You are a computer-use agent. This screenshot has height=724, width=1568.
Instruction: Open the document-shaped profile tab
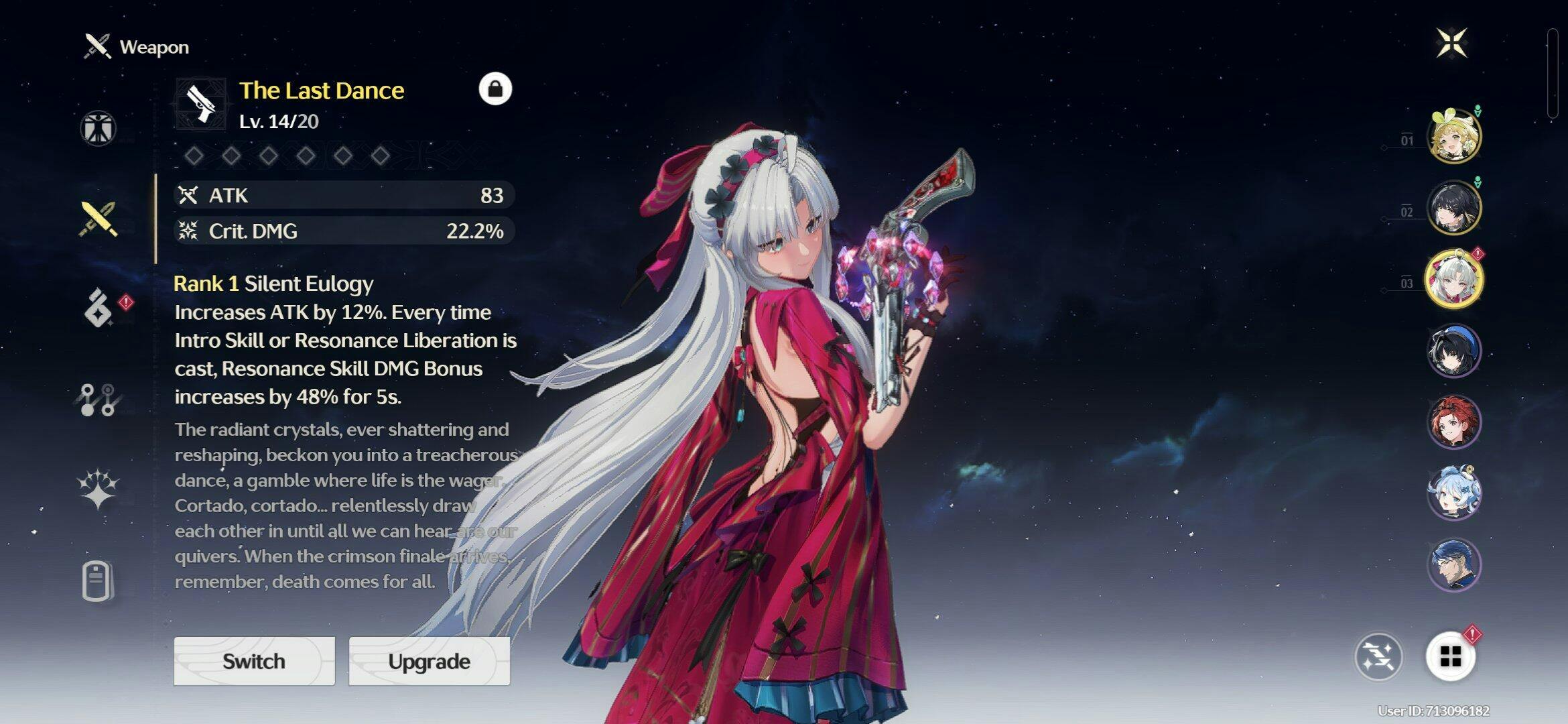click(98, 581)
